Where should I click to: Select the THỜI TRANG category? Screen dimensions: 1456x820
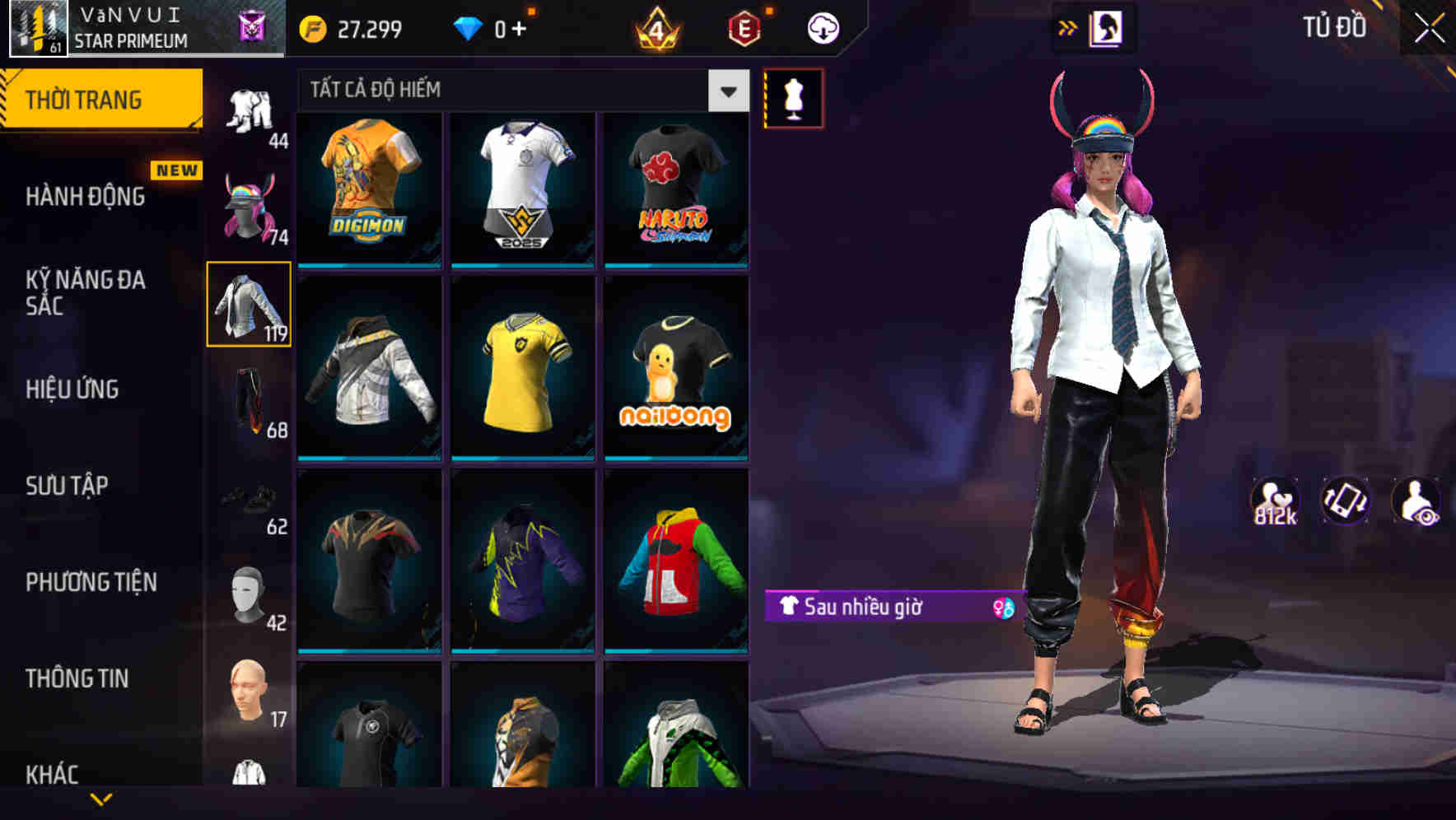click(x=82, y=99)
